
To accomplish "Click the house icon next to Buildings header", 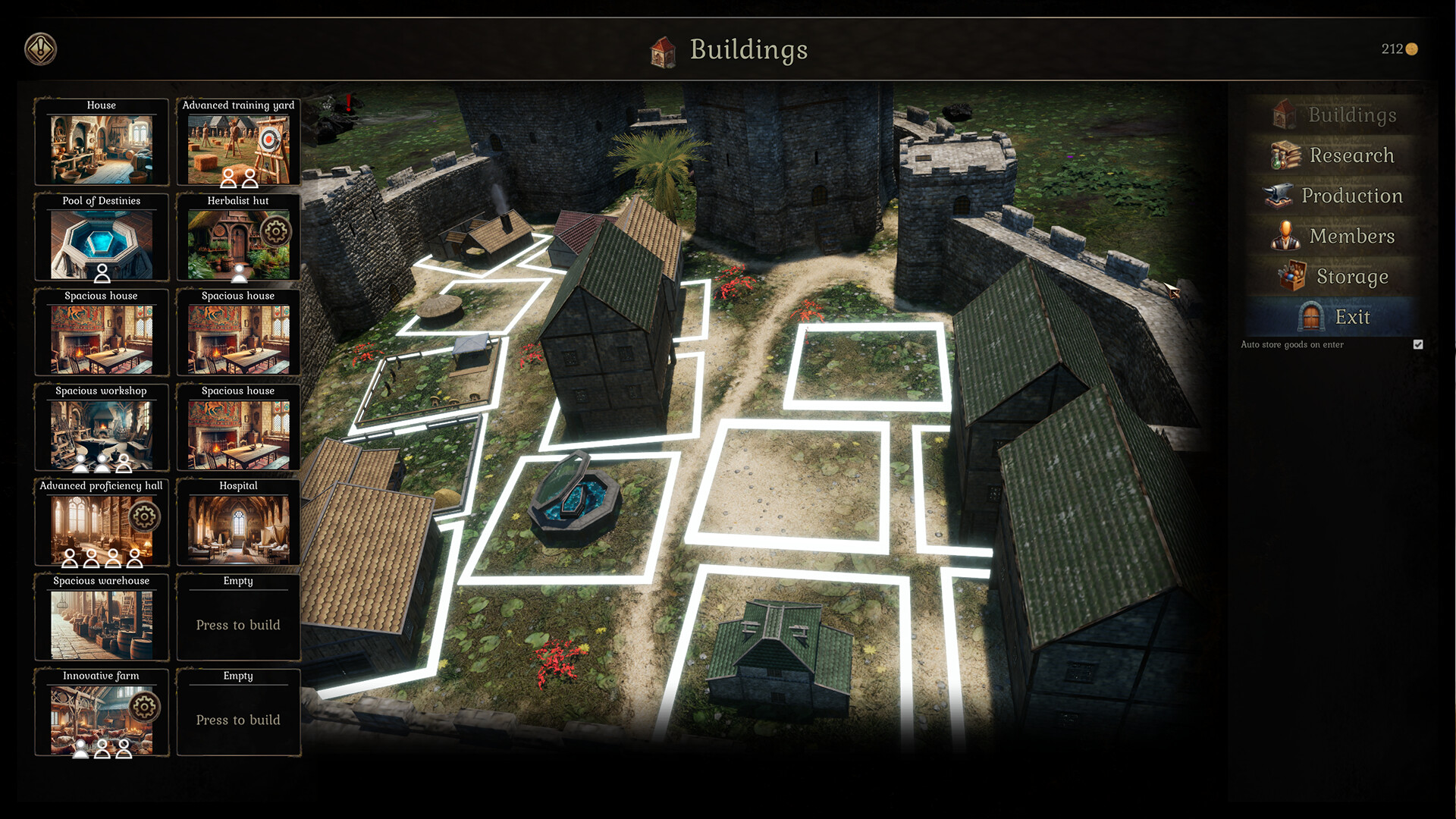I will (x=663, y=51).
